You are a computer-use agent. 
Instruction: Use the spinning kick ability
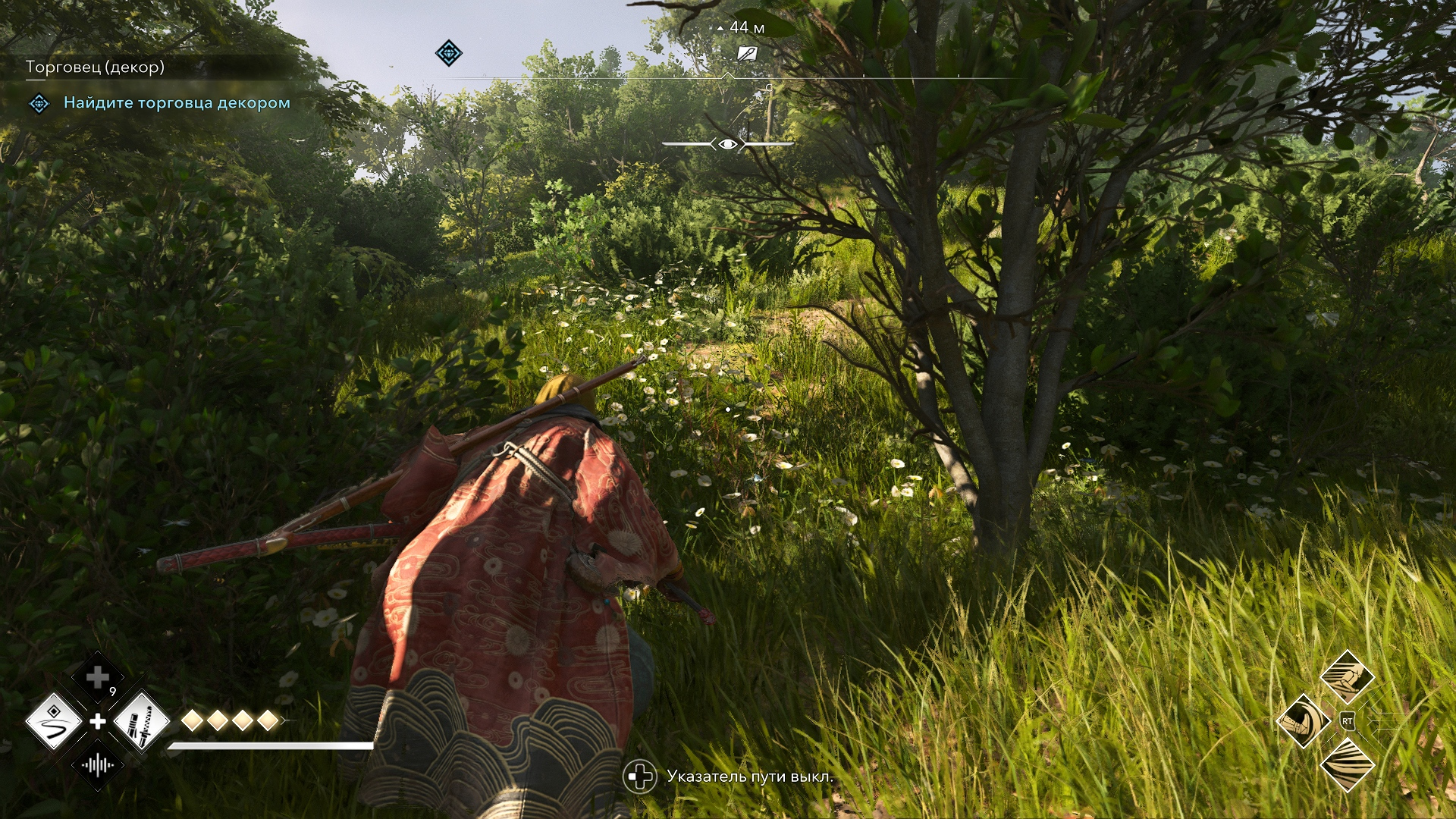point(1303,720)
